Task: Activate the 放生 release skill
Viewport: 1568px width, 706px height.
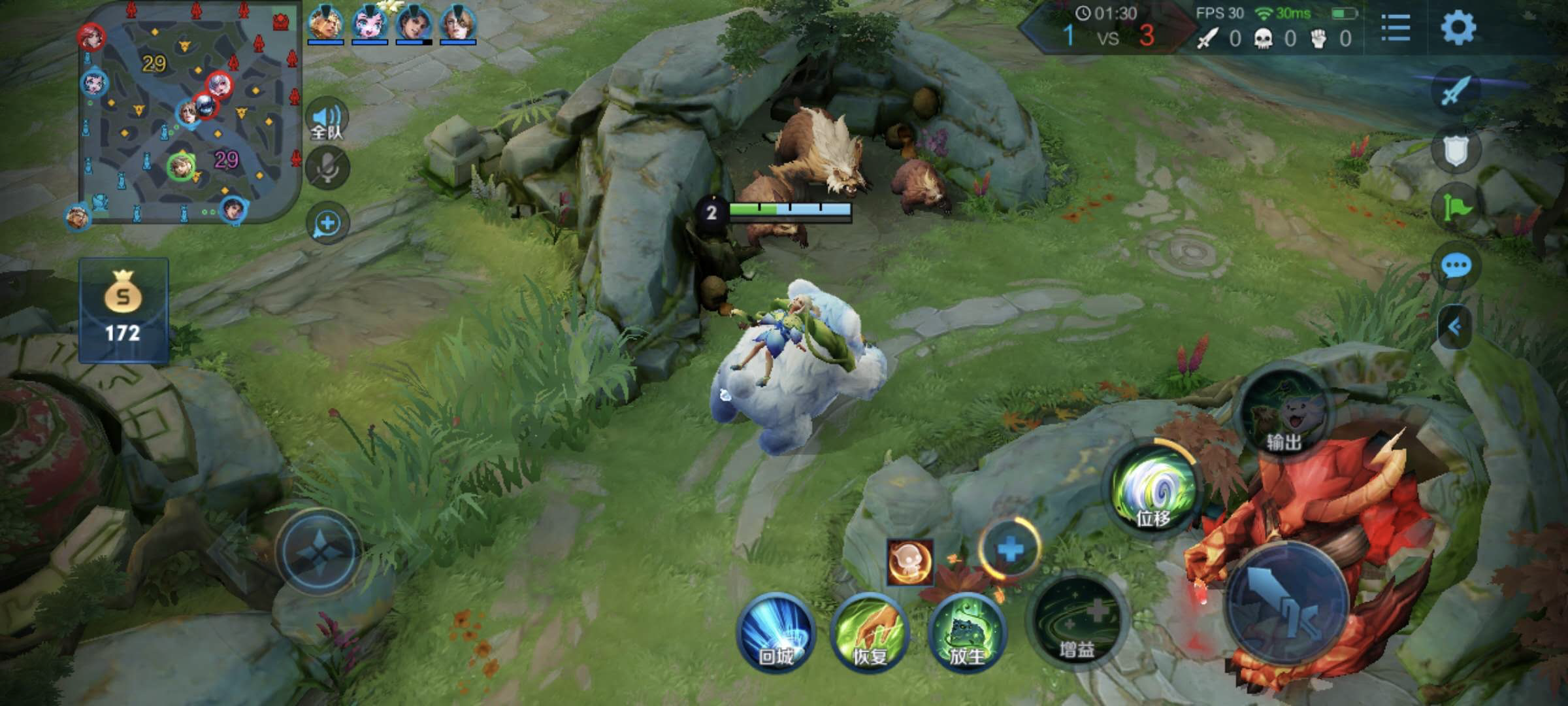Action: point(966,633)
